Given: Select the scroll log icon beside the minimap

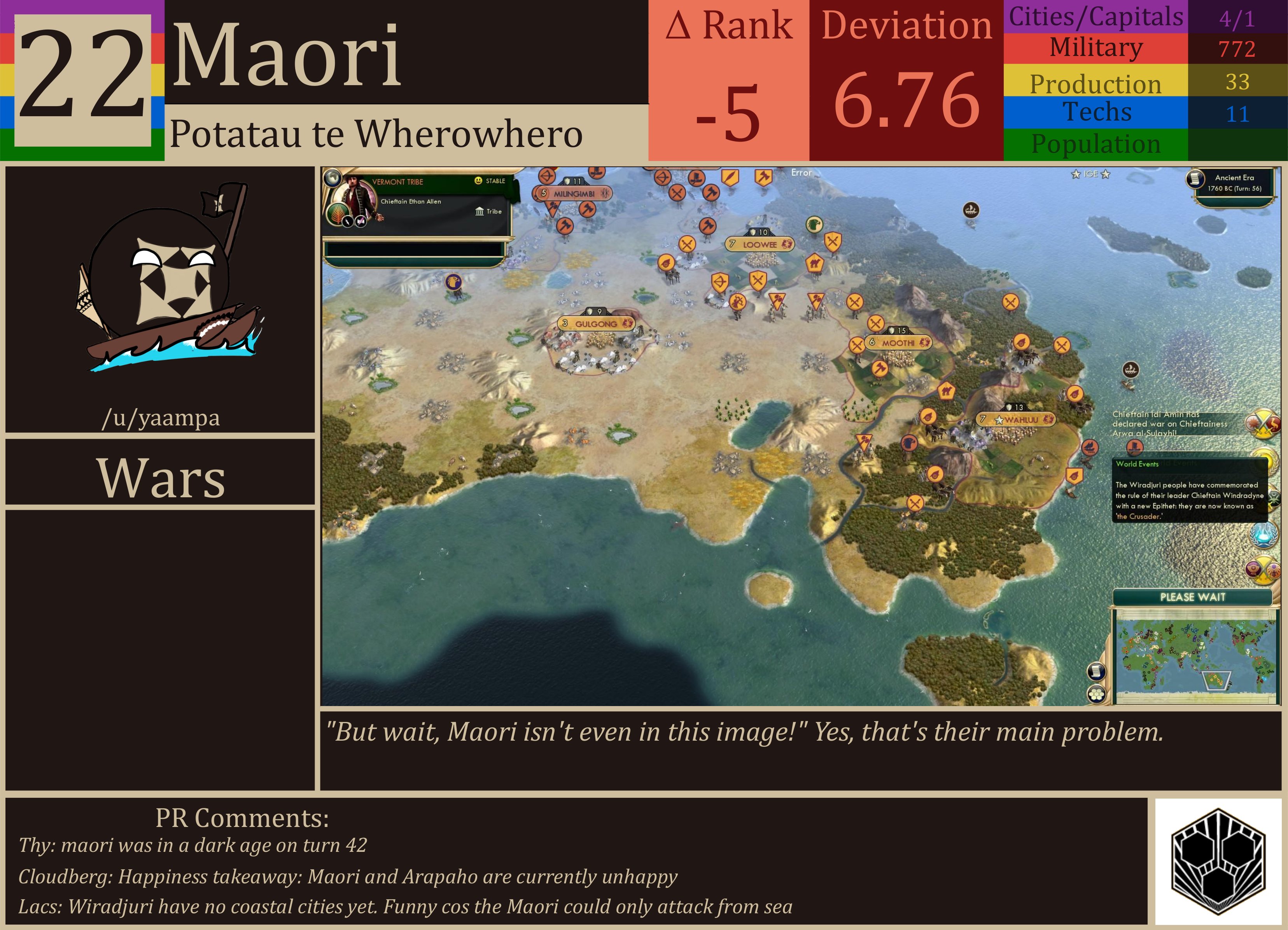Looking at the screenshot, I should pyautogui.click(x=1097, y=671).
